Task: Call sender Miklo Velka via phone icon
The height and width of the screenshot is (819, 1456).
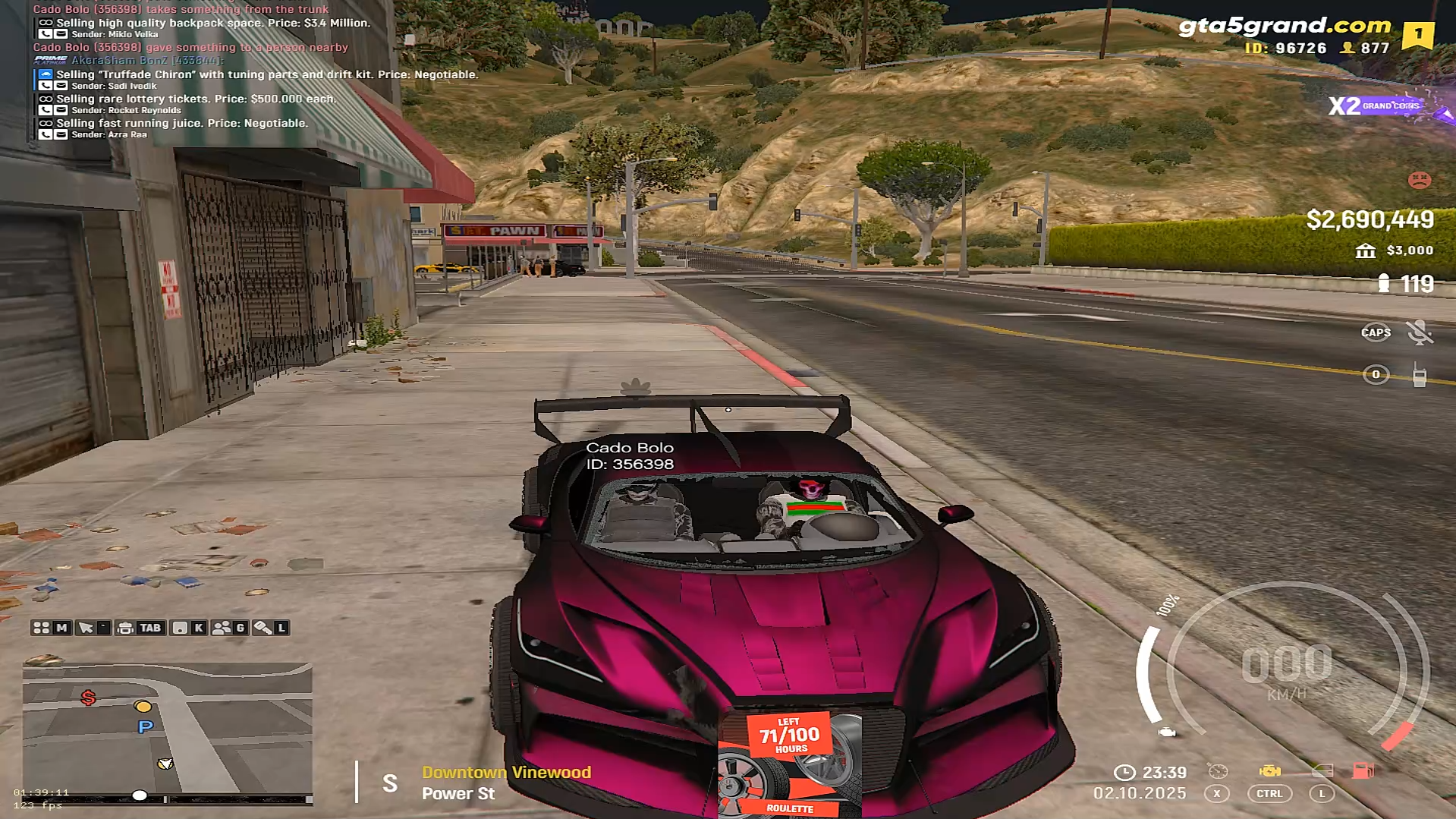Action: [46, 34]
